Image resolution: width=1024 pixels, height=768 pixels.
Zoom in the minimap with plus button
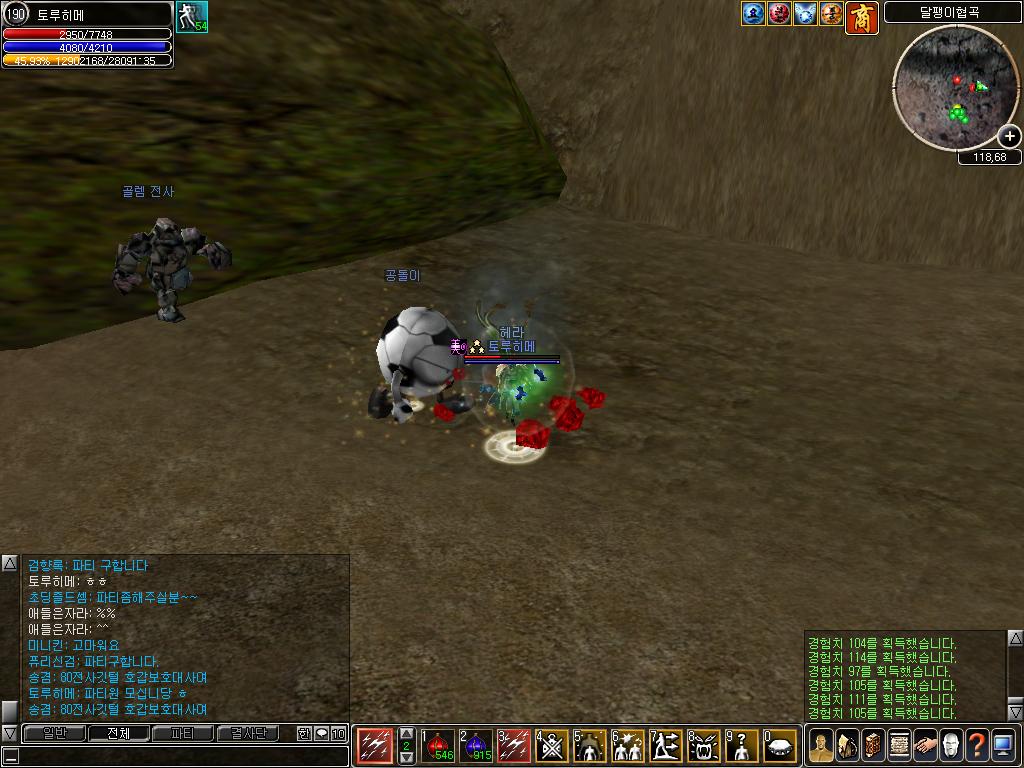[x=1009, y=137]
